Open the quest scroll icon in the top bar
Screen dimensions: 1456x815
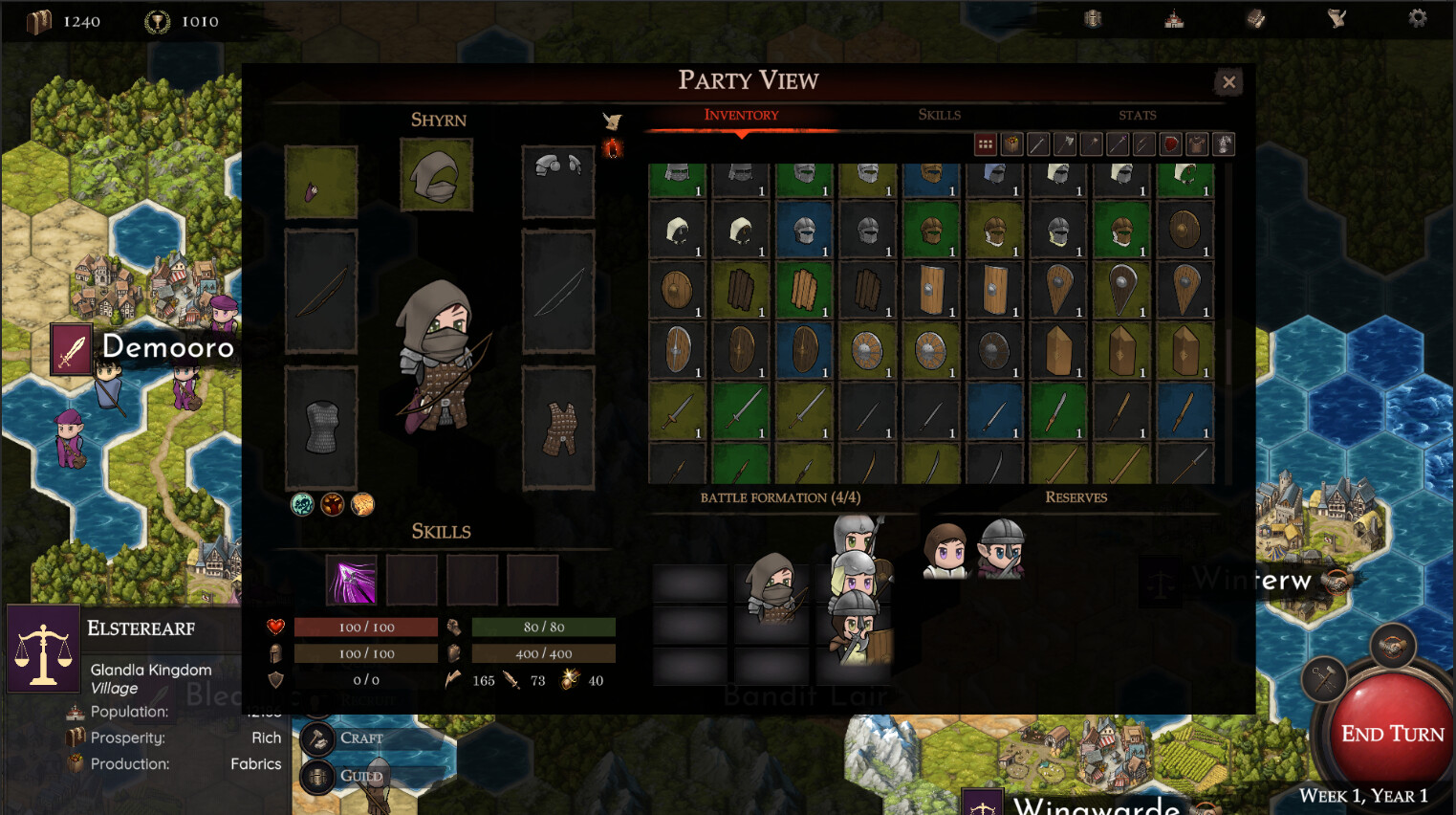tap(1336, 18)
